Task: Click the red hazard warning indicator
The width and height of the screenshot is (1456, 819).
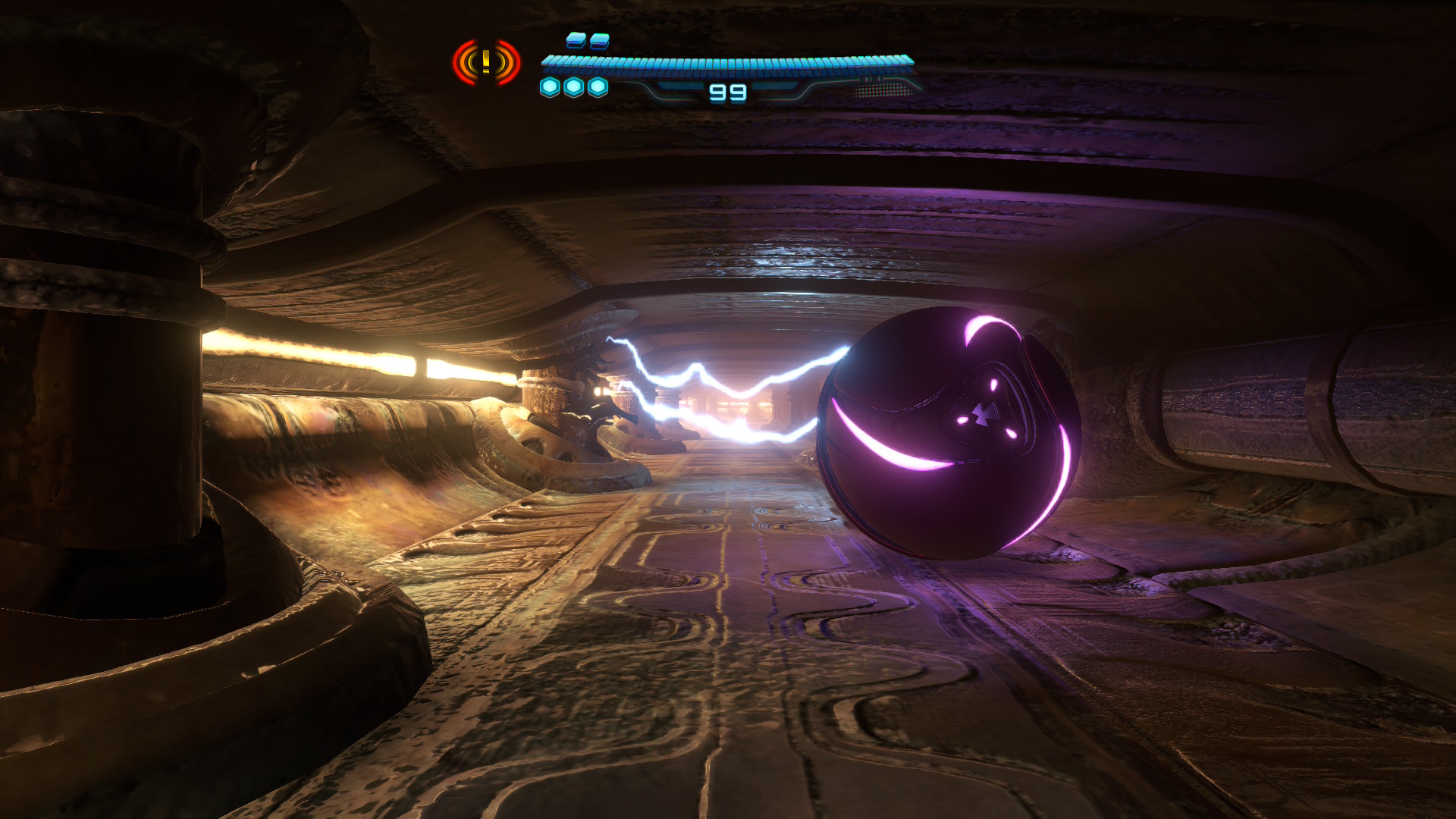Action: (486, 62)
